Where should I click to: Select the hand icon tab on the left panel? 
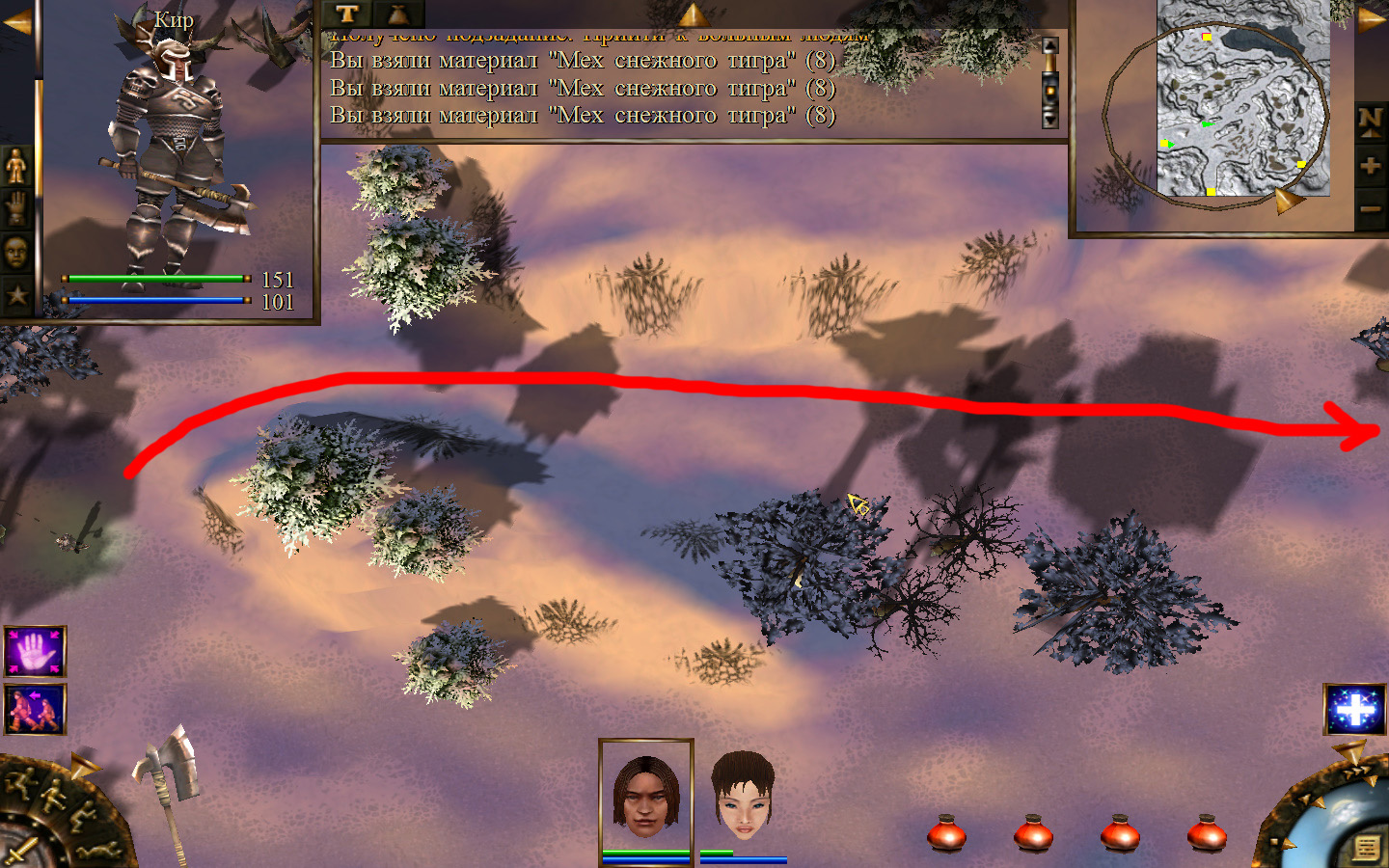16,208
